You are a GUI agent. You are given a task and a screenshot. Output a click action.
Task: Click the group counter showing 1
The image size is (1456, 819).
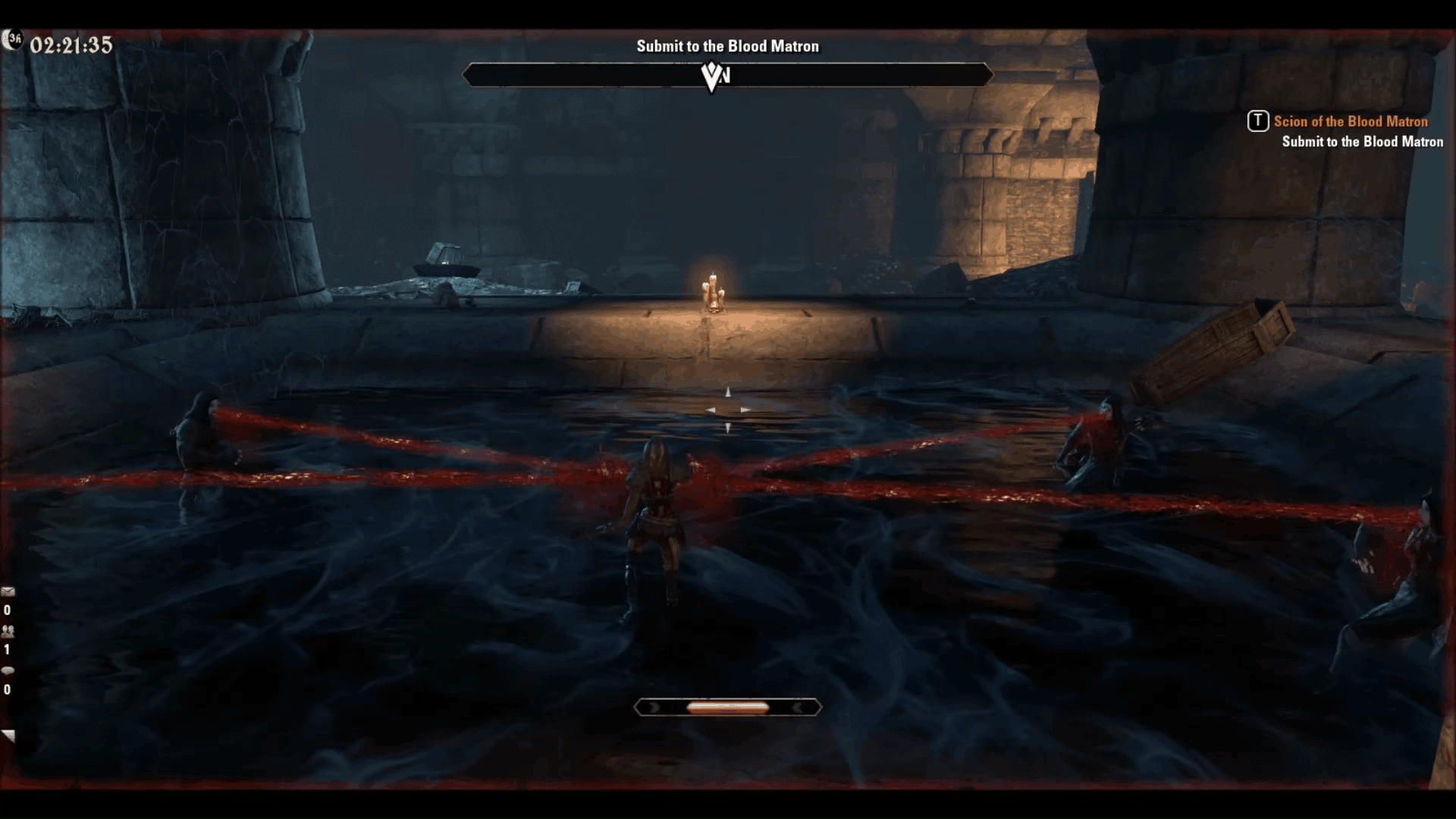7,649
